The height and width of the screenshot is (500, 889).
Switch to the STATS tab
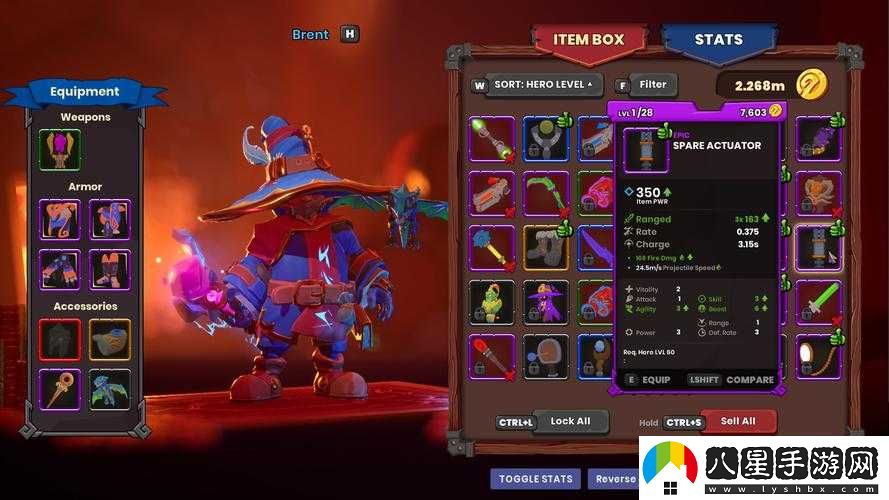tap(718, 41)
